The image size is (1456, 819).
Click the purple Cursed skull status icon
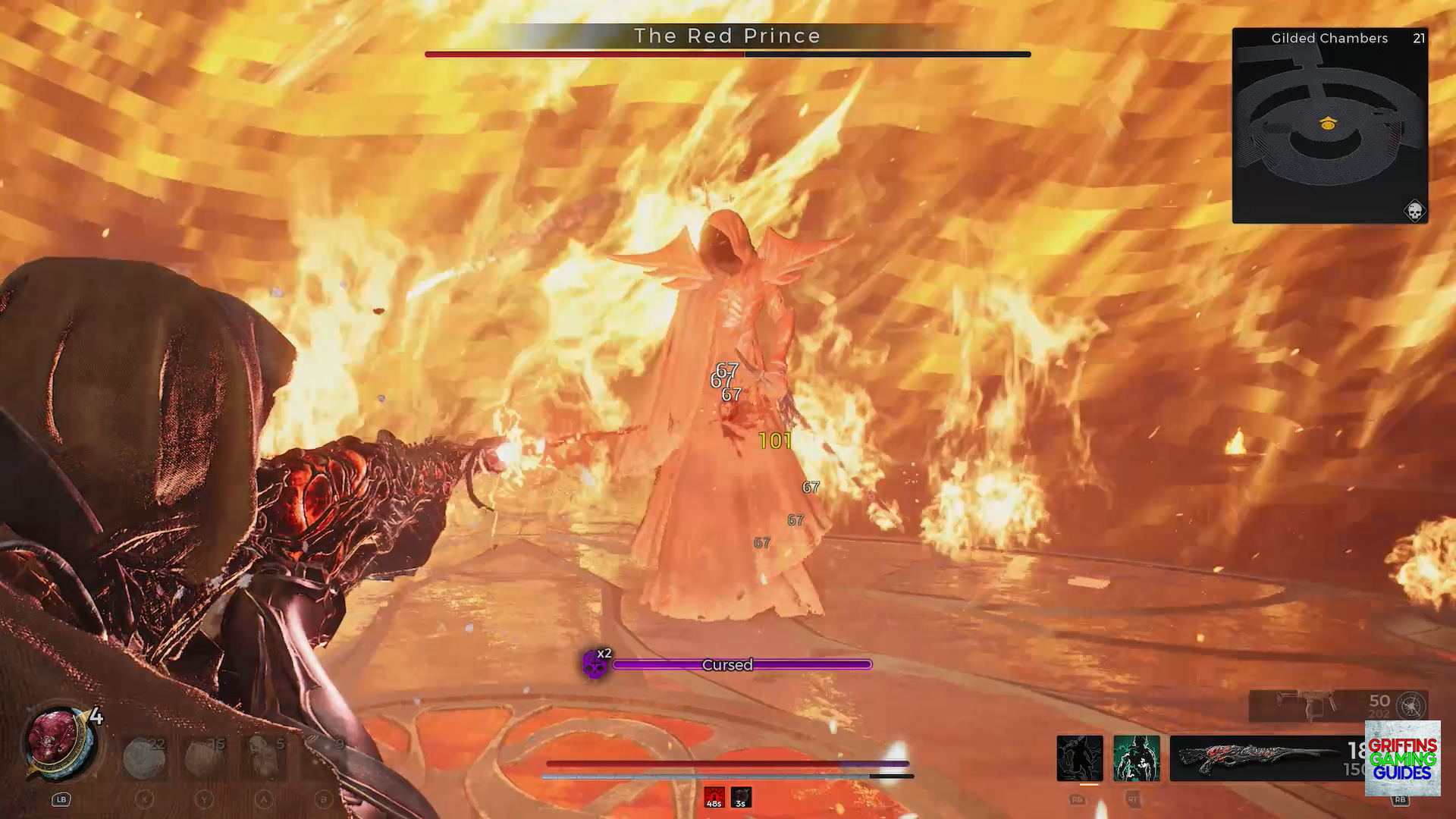click(x=595, y=665)
